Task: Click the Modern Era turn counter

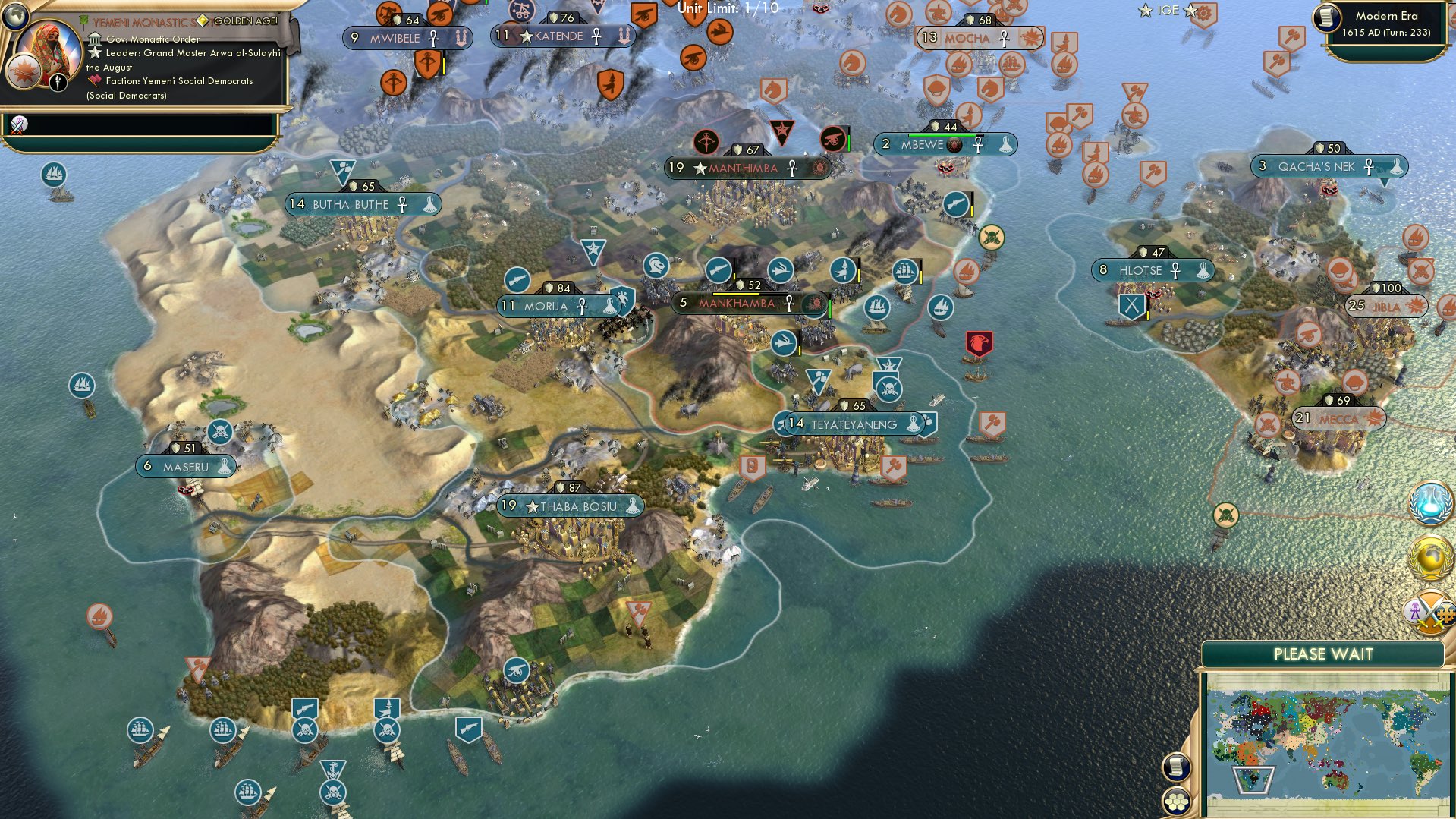Action: coord(1388,24)
